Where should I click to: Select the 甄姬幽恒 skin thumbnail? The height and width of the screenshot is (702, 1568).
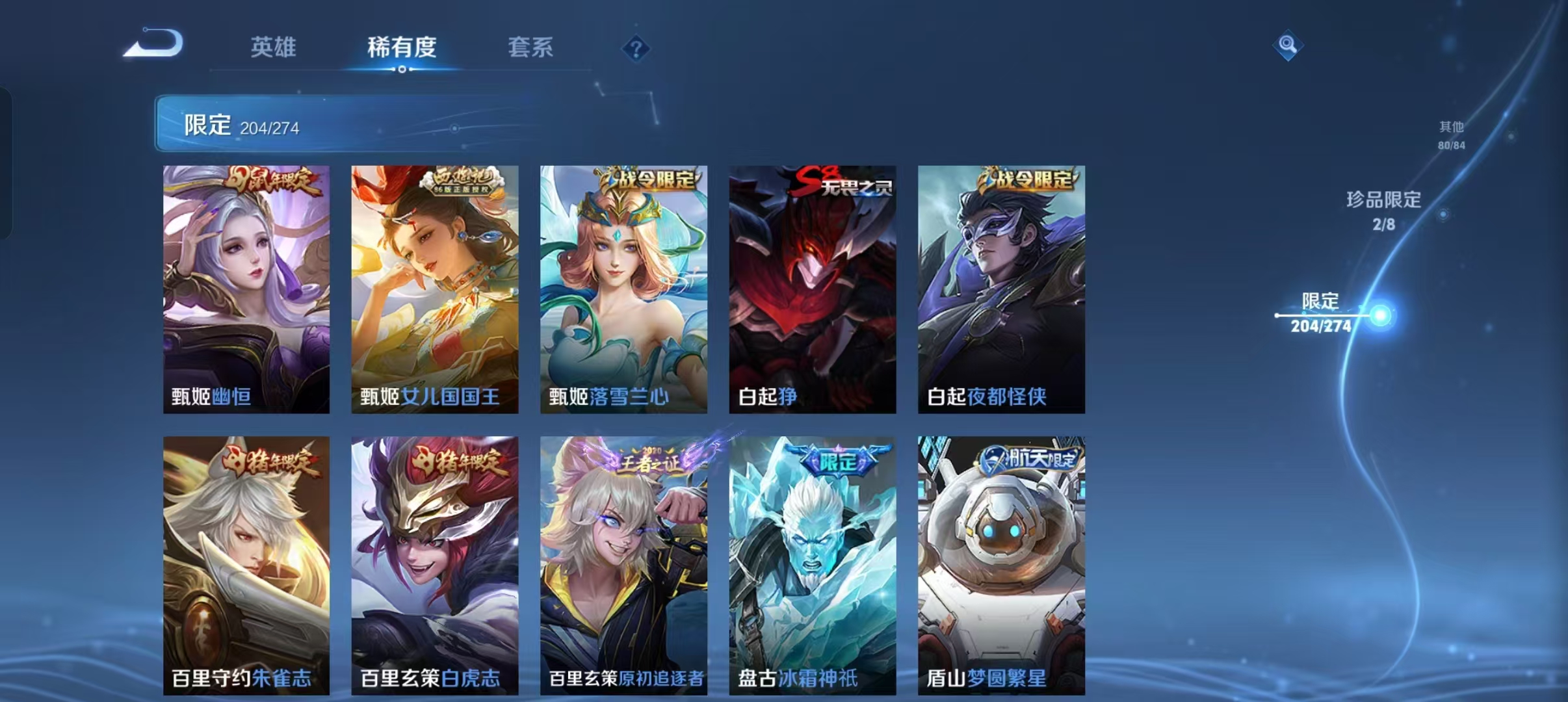point(247,289)
